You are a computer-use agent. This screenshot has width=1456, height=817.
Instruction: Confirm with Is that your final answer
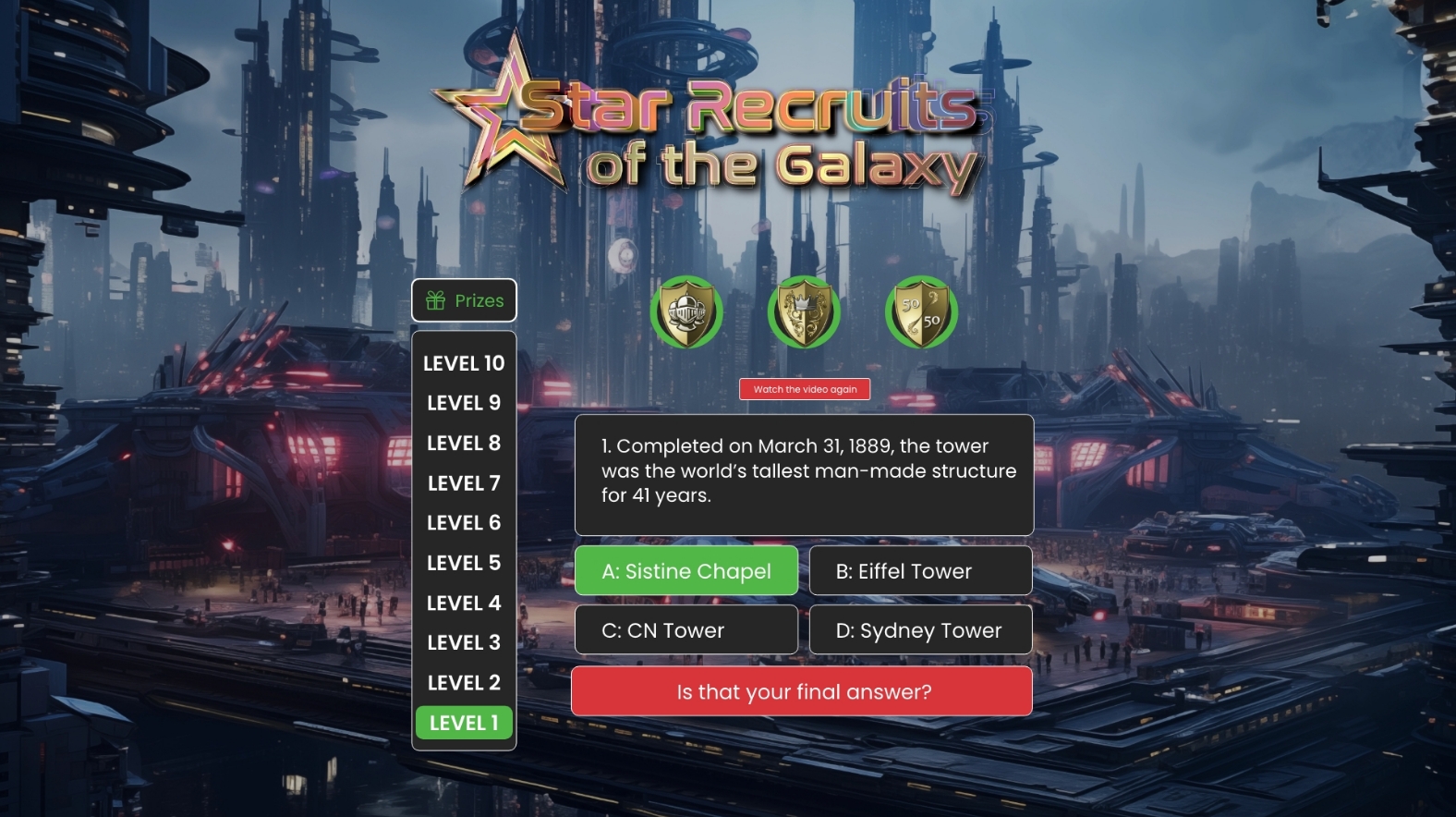tap(802, 691)
